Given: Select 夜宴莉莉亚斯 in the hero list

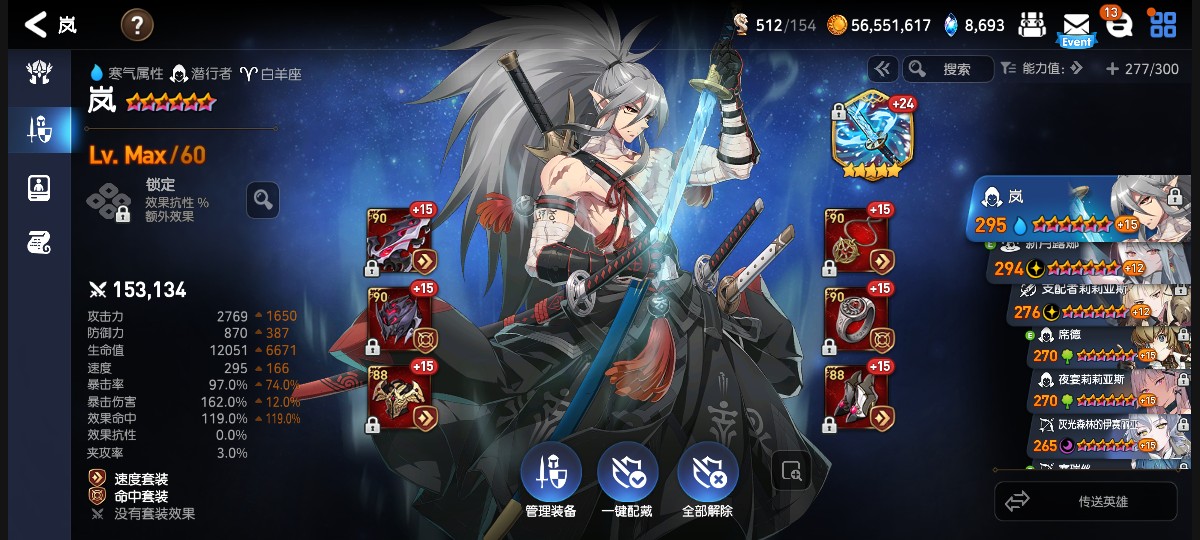Looking at the screenshot, I should pos(1110,390).
